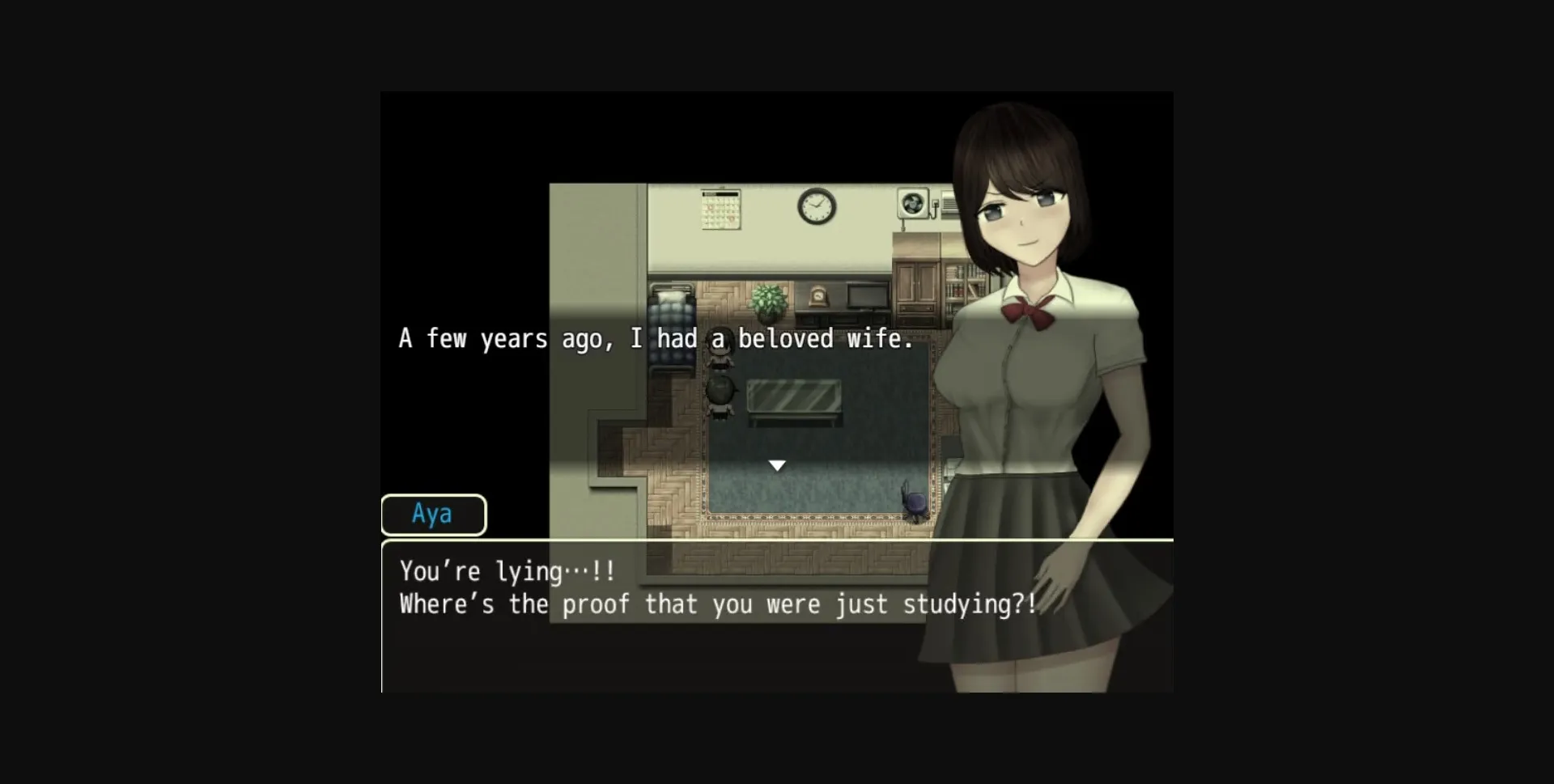Click the down-arrow message advance indicator
The image size is (1554, 784).
pyautogui.click(x=777, y=464)
